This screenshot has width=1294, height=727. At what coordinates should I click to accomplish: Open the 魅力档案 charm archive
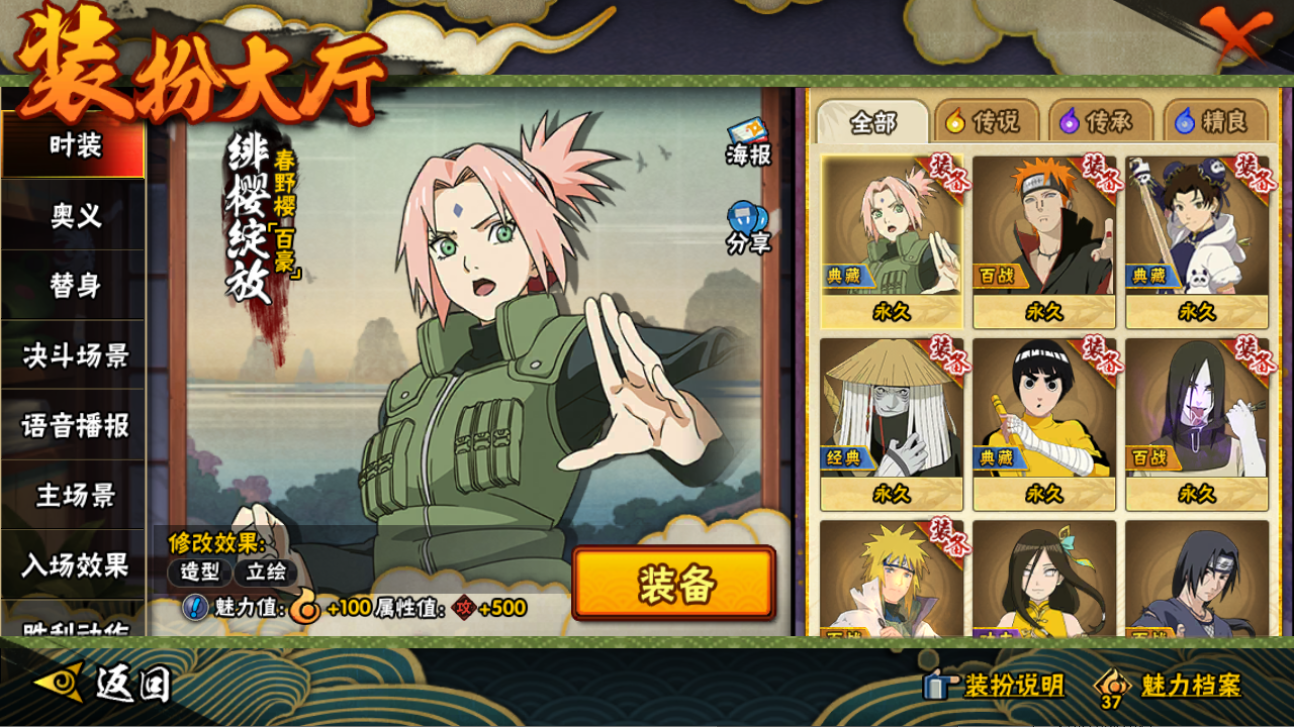click(x=1170, y=685)
